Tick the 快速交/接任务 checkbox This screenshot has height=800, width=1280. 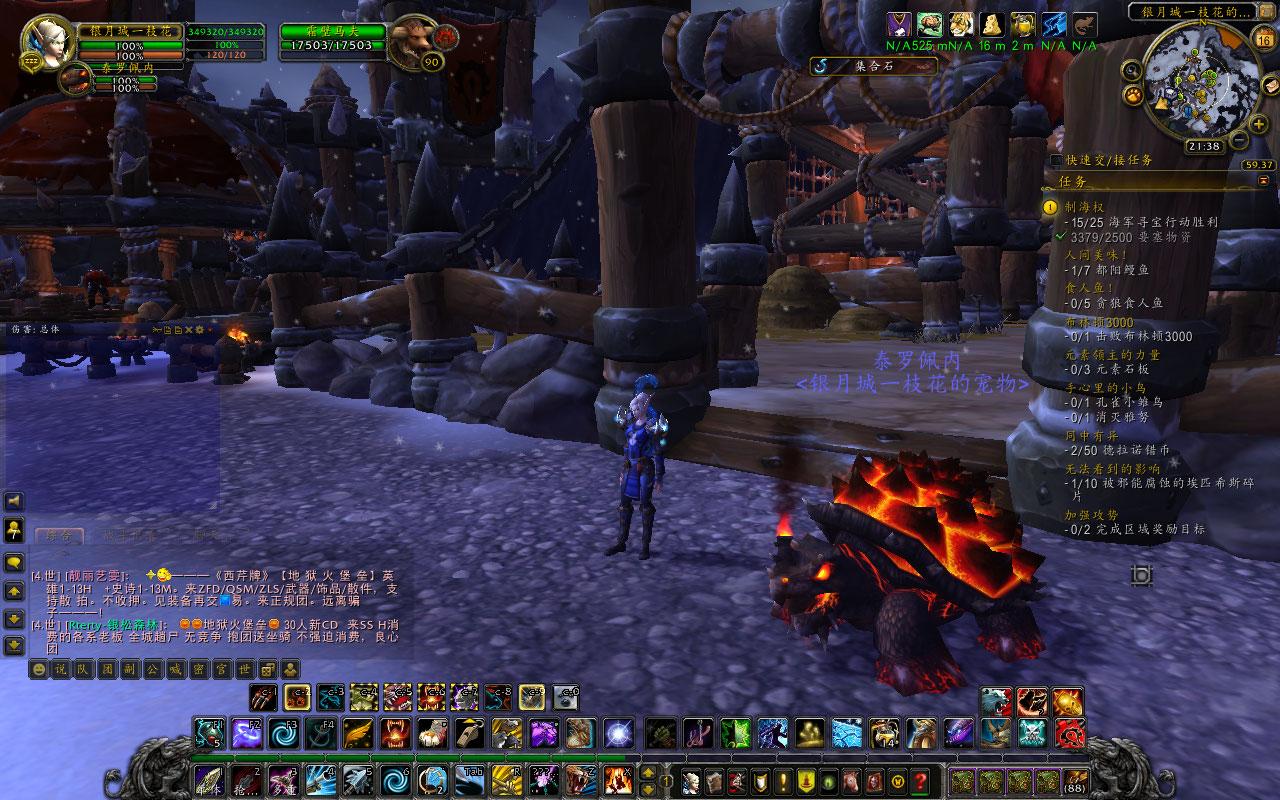click(x=1056, y=160)
